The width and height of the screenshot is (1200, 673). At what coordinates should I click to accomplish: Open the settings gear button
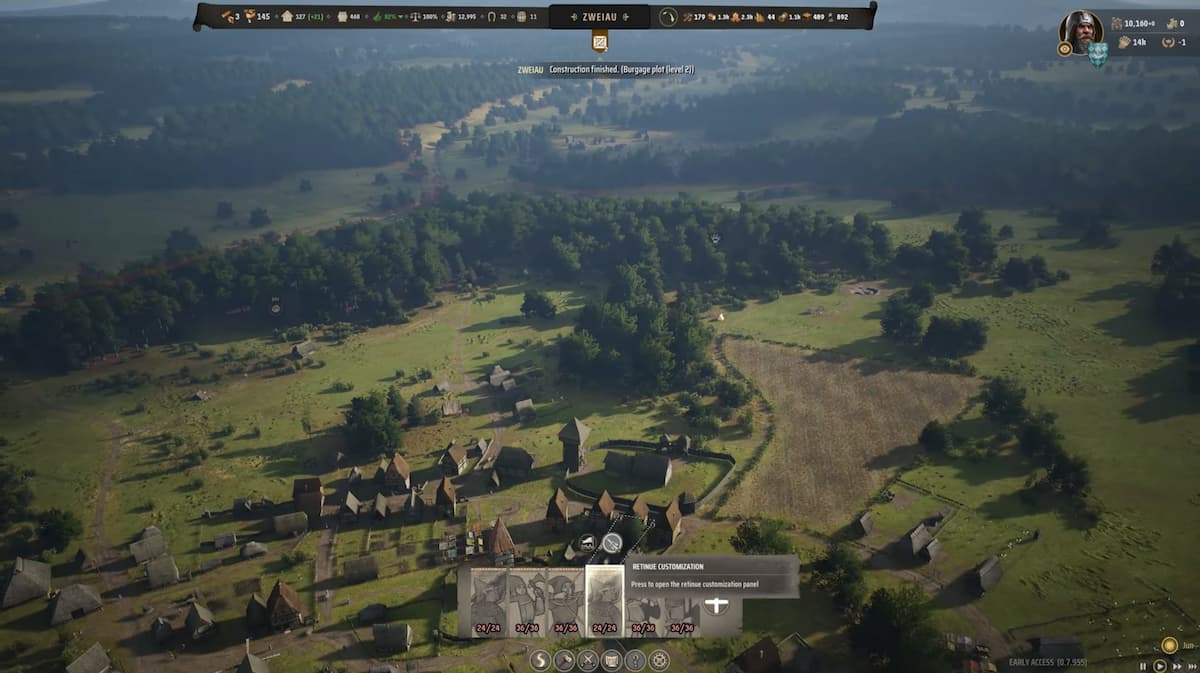tap(659, 660)
